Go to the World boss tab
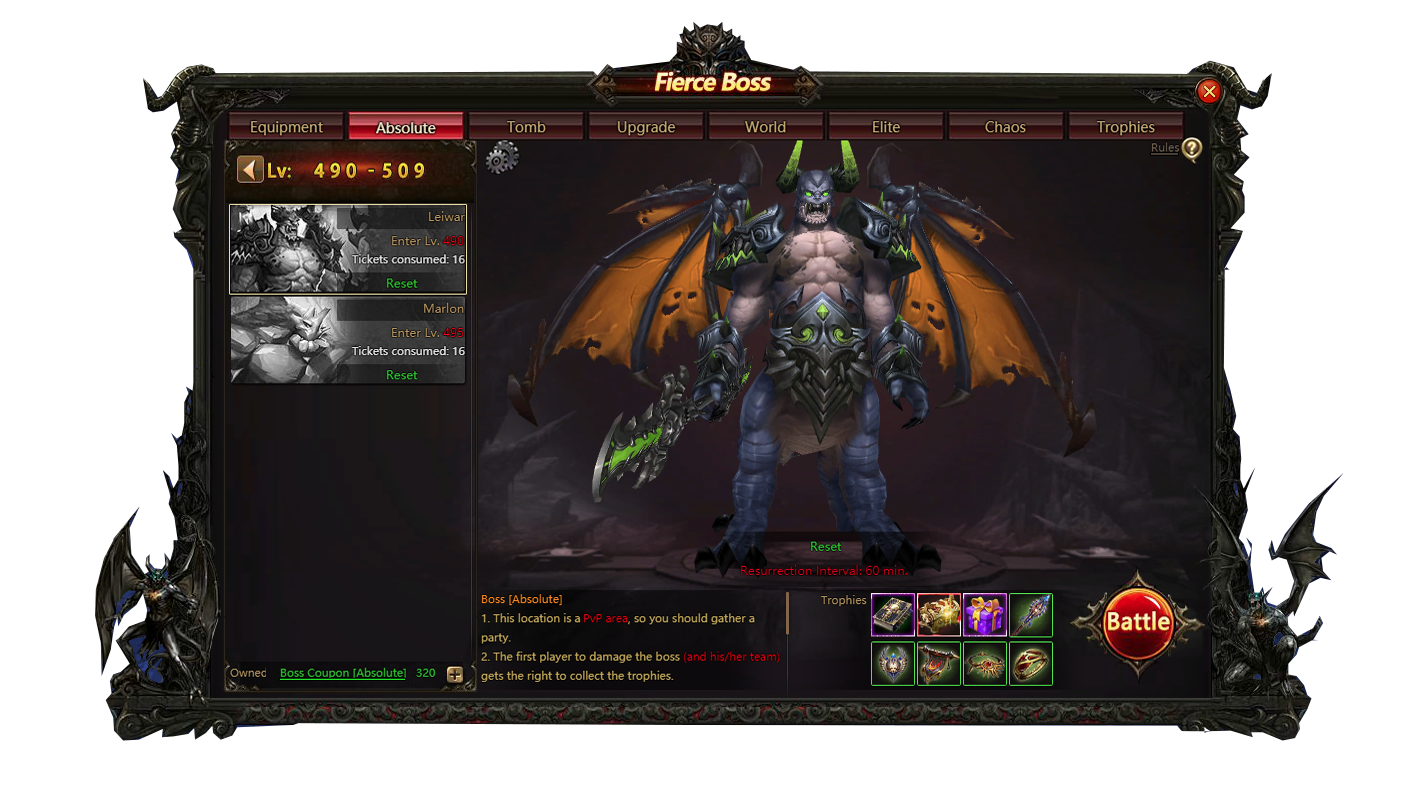This screenshot has height=807, width=1409. pyautogui.click(x=765, y=127)
